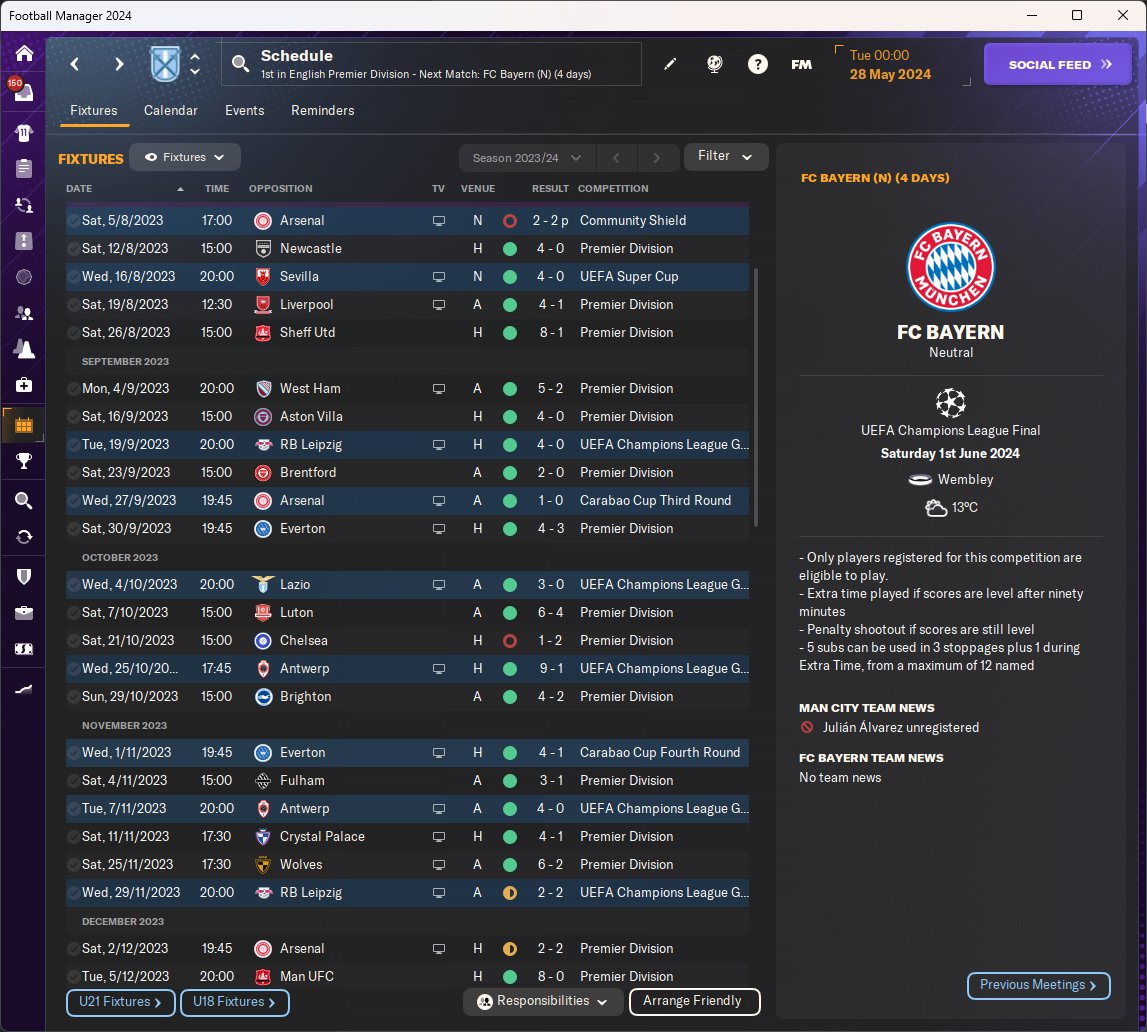Open the Filter dropdown
Image resolution: width=1147 pixels, height=1032 pixels.
725,156
